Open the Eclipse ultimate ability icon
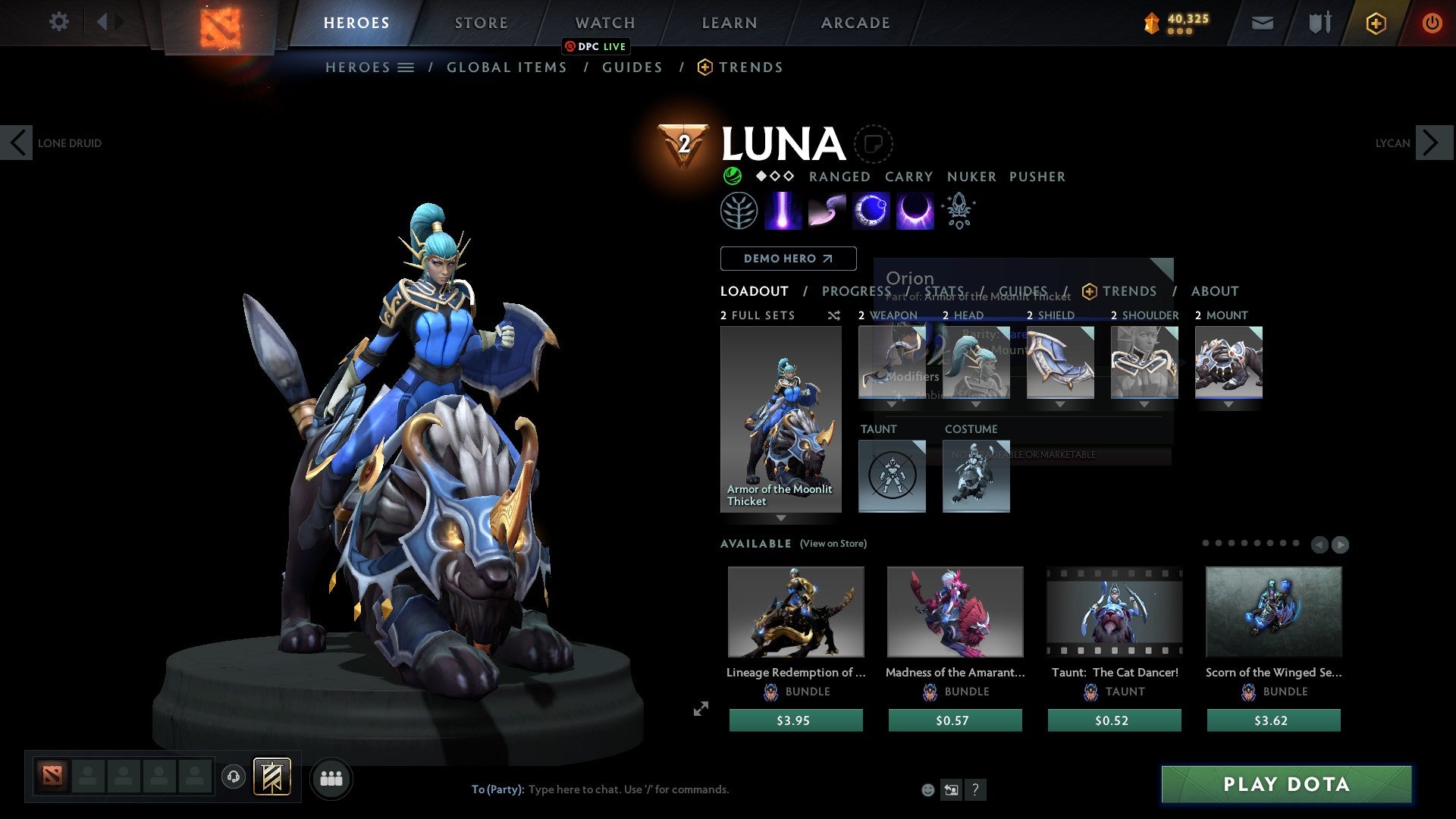 (914, 210)
